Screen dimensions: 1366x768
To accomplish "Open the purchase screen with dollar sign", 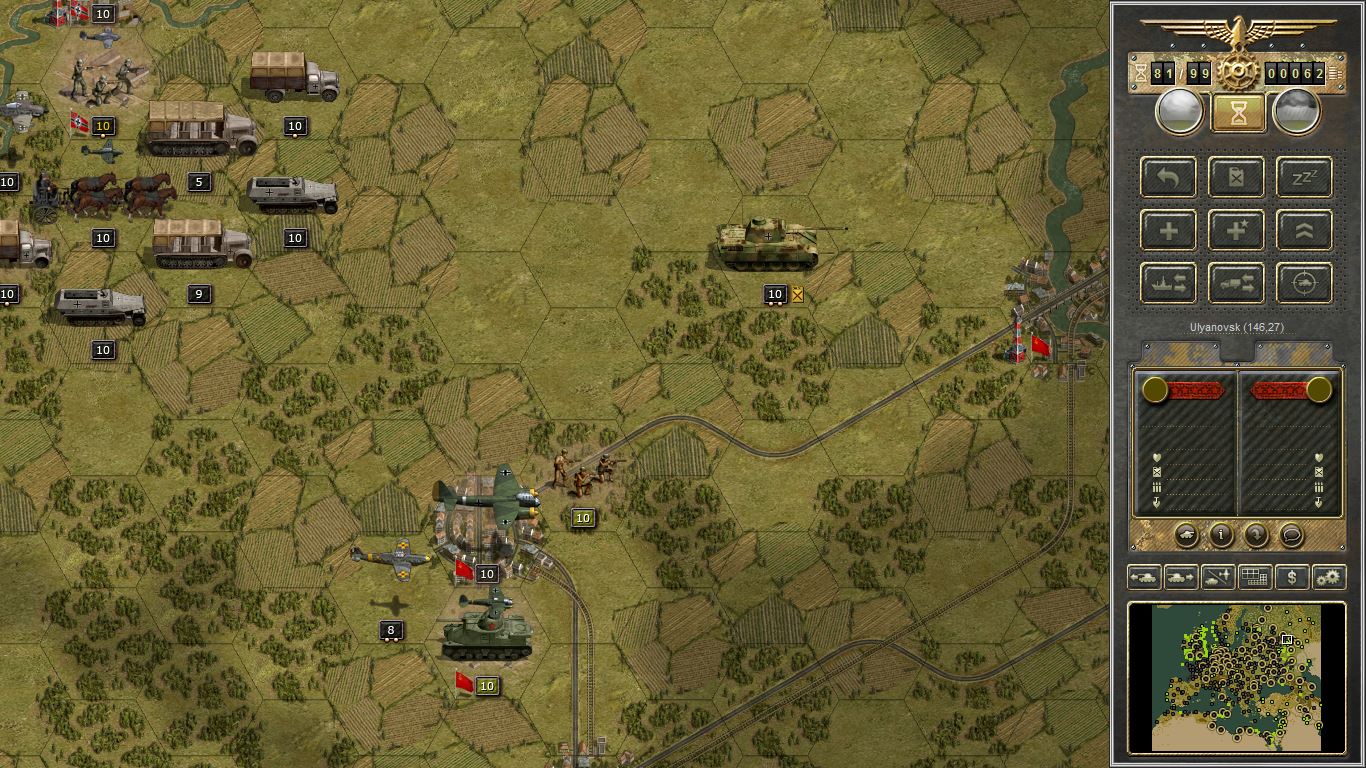I will click(1292, 577).
